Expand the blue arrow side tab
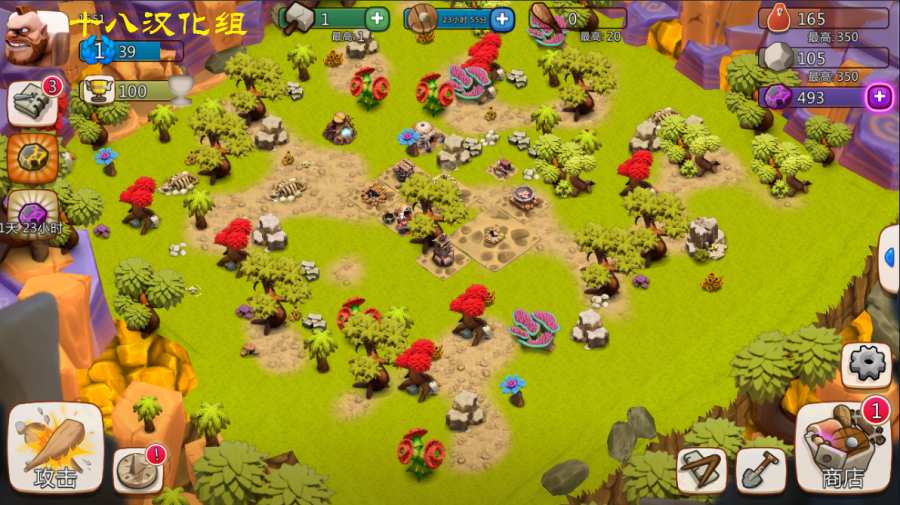This screenshot has width=900, height=505. tap(889, 258)
